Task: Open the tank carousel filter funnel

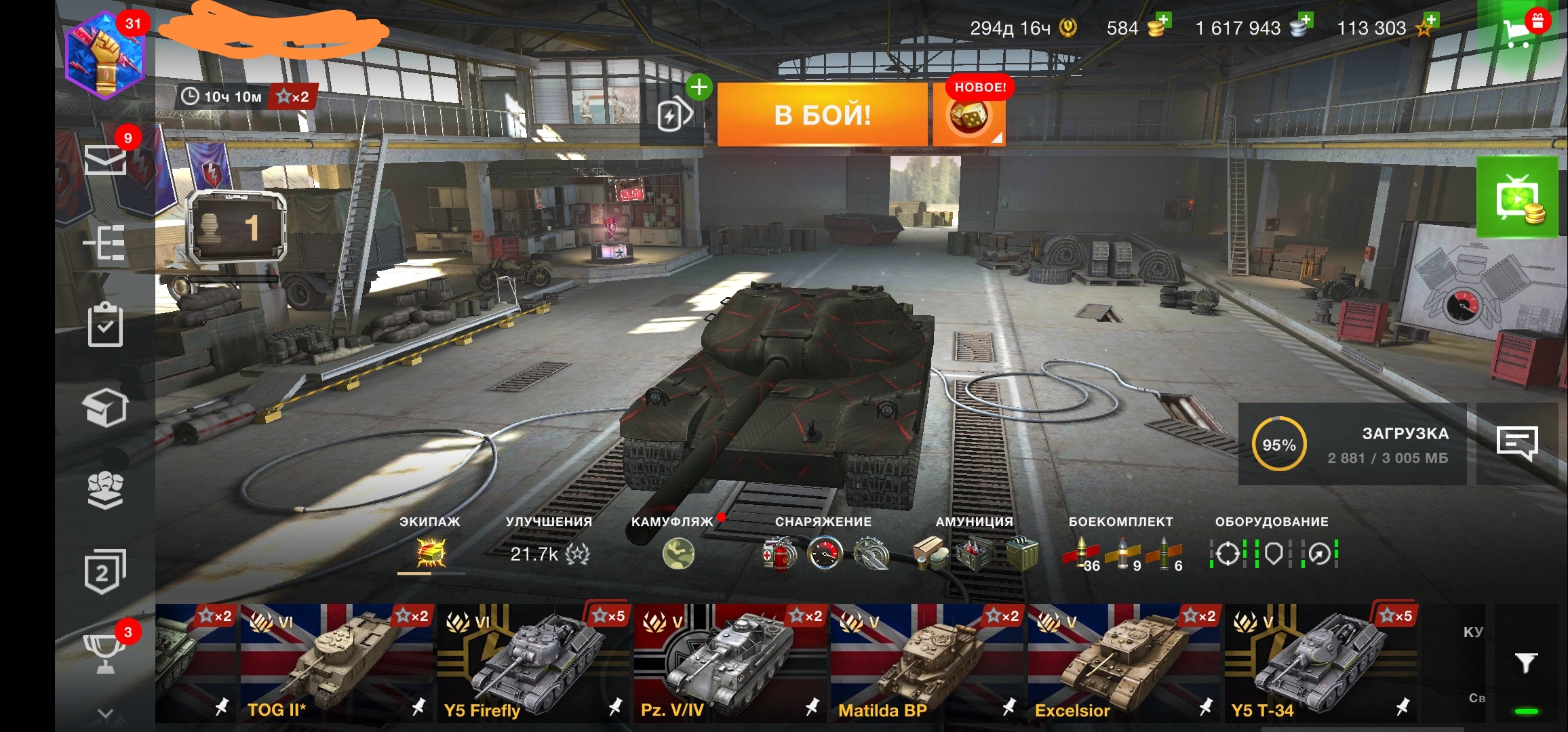Action: pyautogui.click(x=1526, y=662)
